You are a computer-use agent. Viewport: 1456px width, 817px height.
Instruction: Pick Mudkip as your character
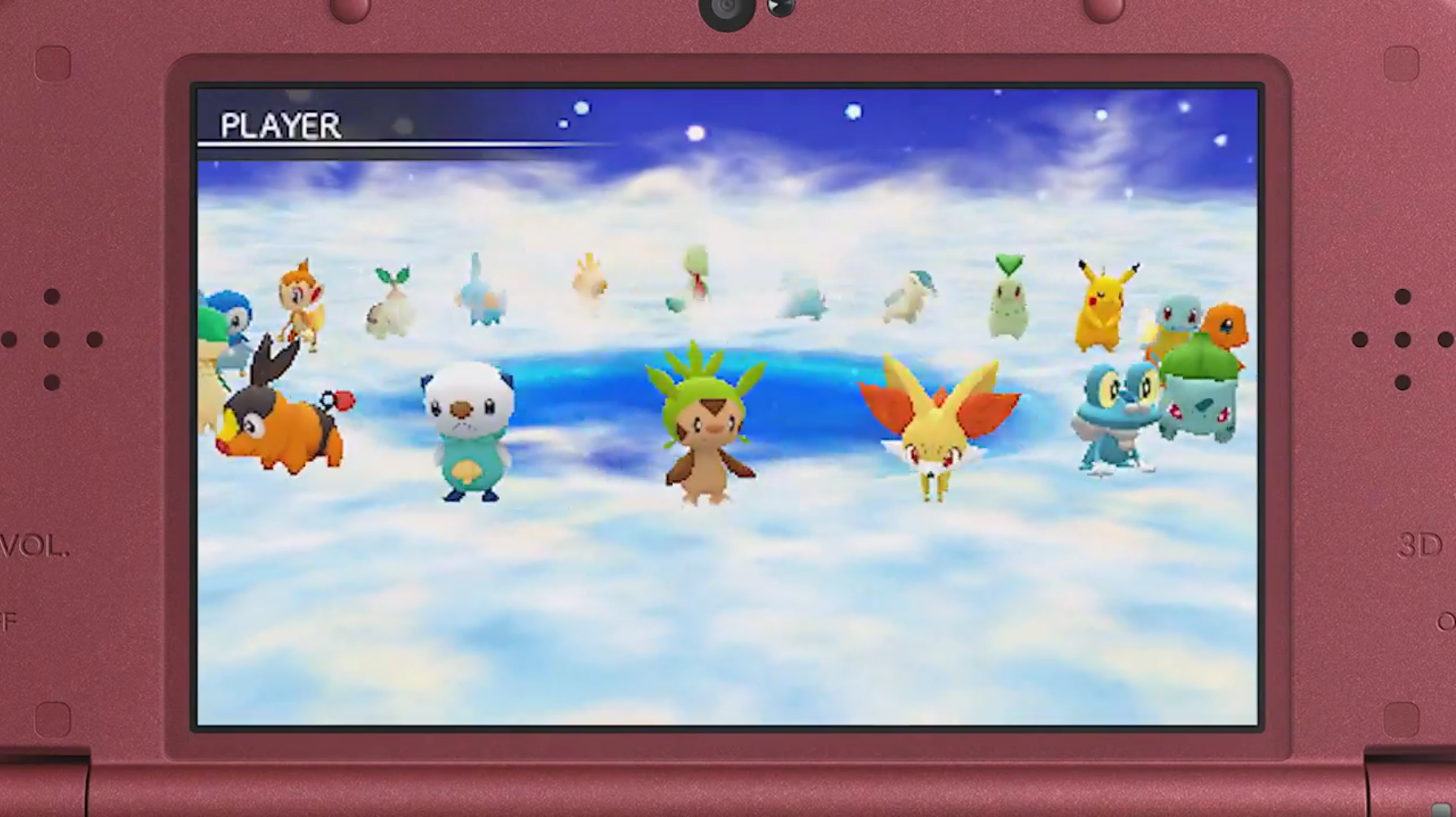click(481, 294)
